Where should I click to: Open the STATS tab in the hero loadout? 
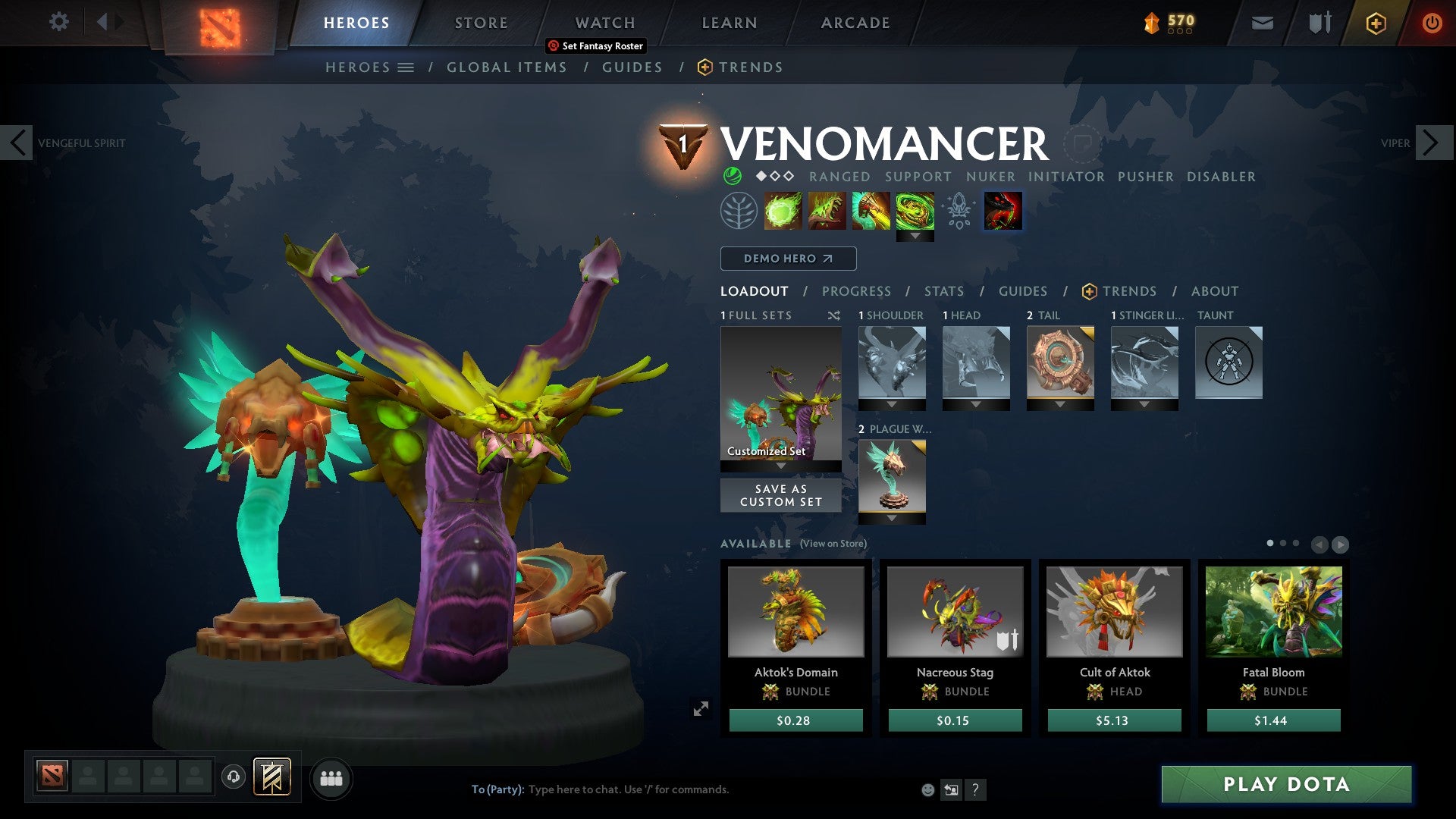coord(944,290)
